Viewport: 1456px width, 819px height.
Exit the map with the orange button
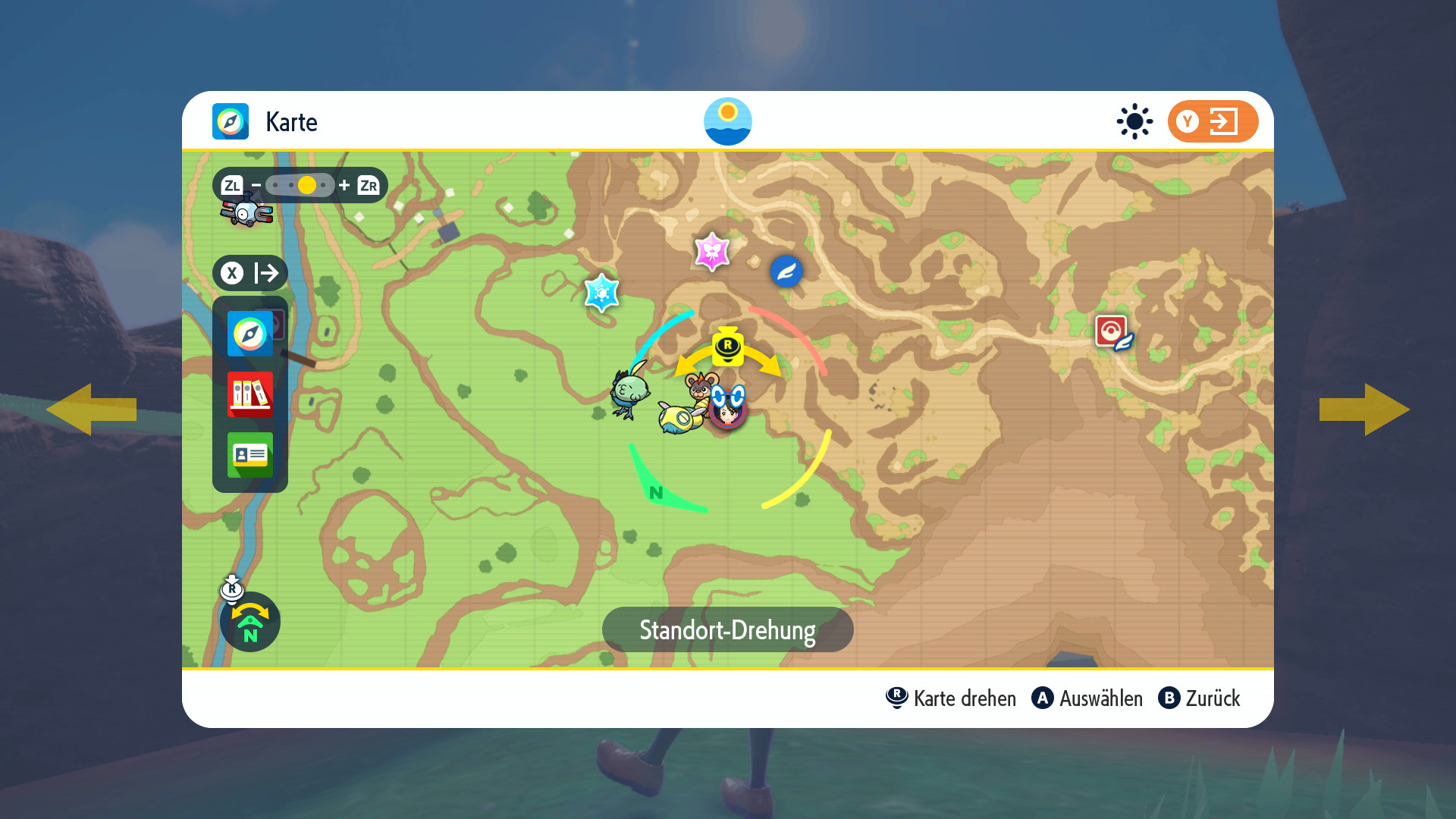point(1212,121)
